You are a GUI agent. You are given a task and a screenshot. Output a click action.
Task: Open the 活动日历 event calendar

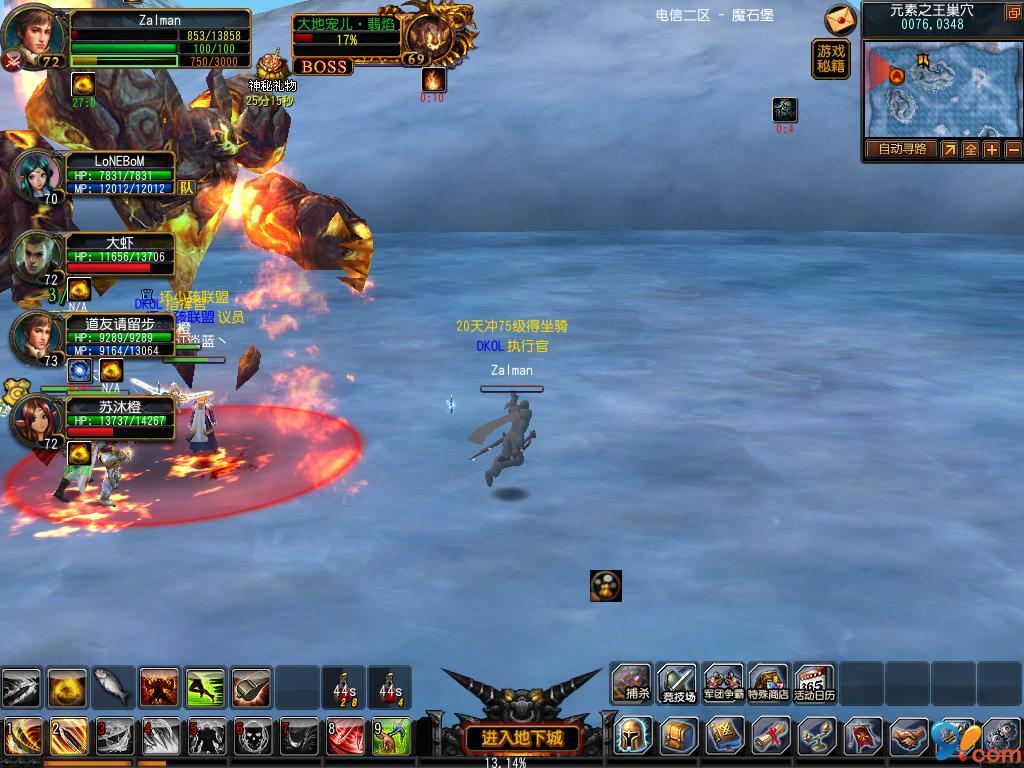(x=814, y=685)
